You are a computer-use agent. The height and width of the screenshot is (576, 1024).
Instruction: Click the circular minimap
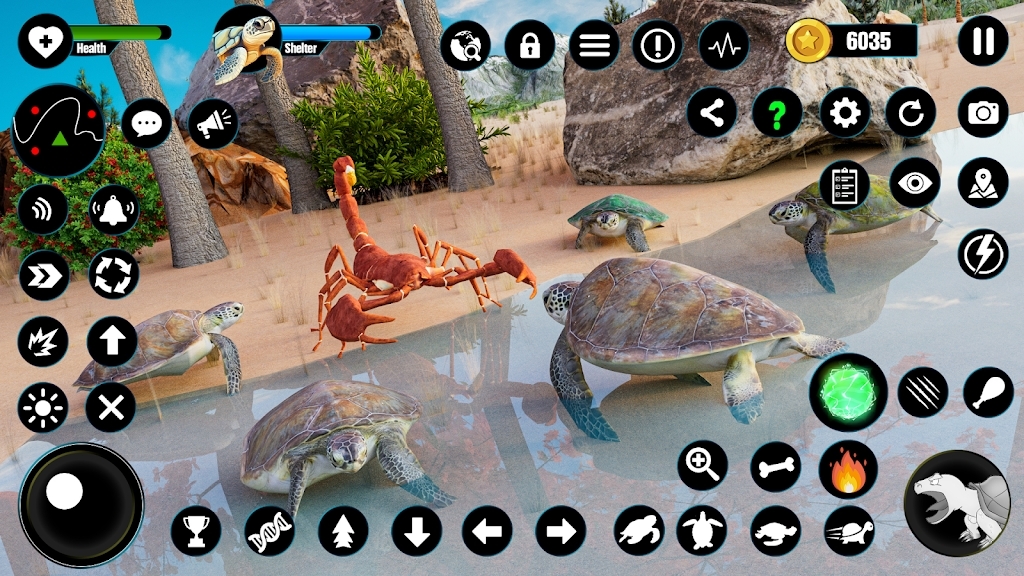pos(58,130)
